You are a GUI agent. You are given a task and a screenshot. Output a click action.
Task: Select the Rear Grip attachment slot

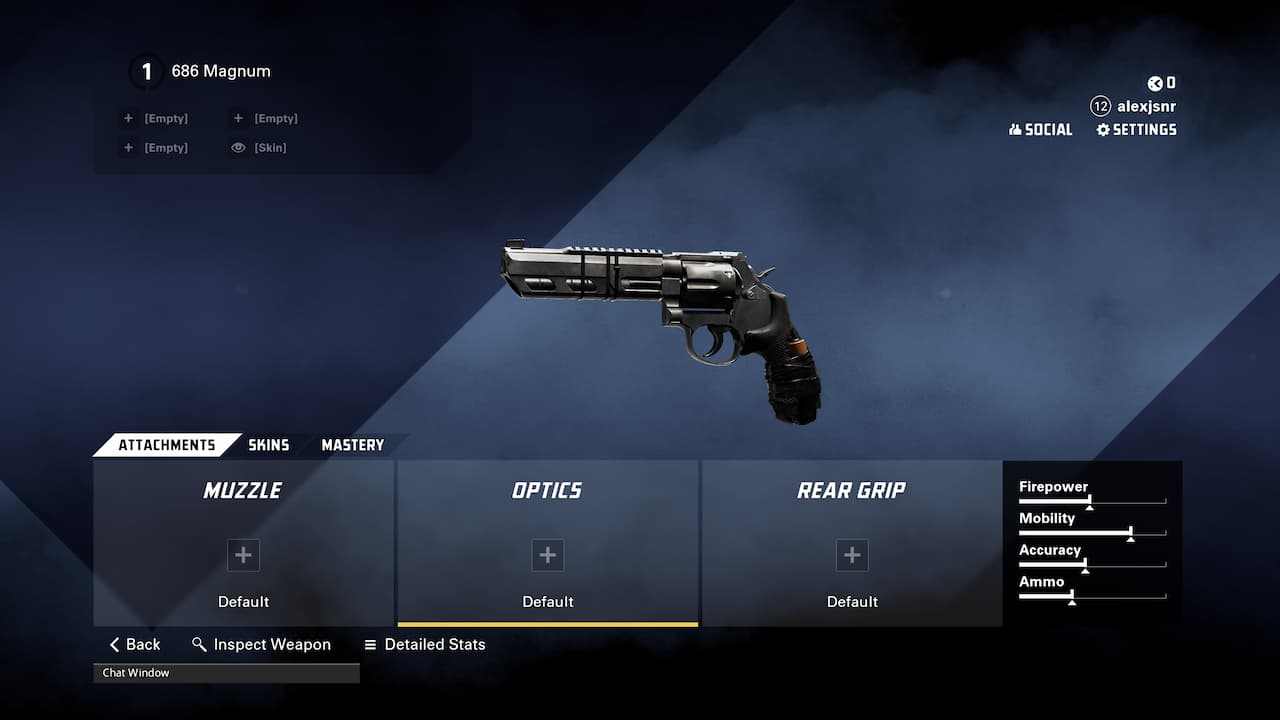pos(852,555)
